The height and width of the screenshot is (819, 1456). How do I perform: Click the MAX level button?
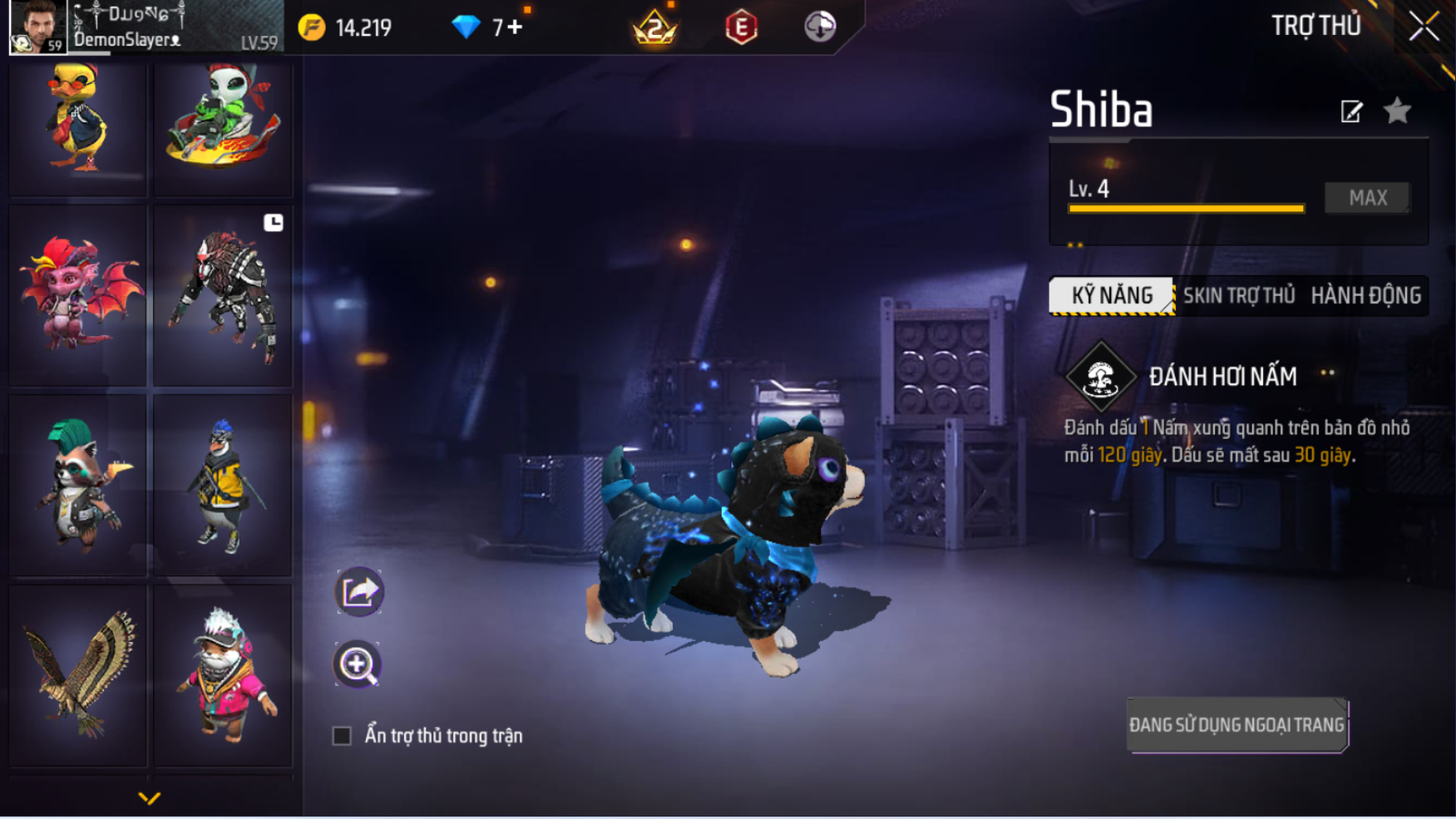click(x=1367, y=198)
